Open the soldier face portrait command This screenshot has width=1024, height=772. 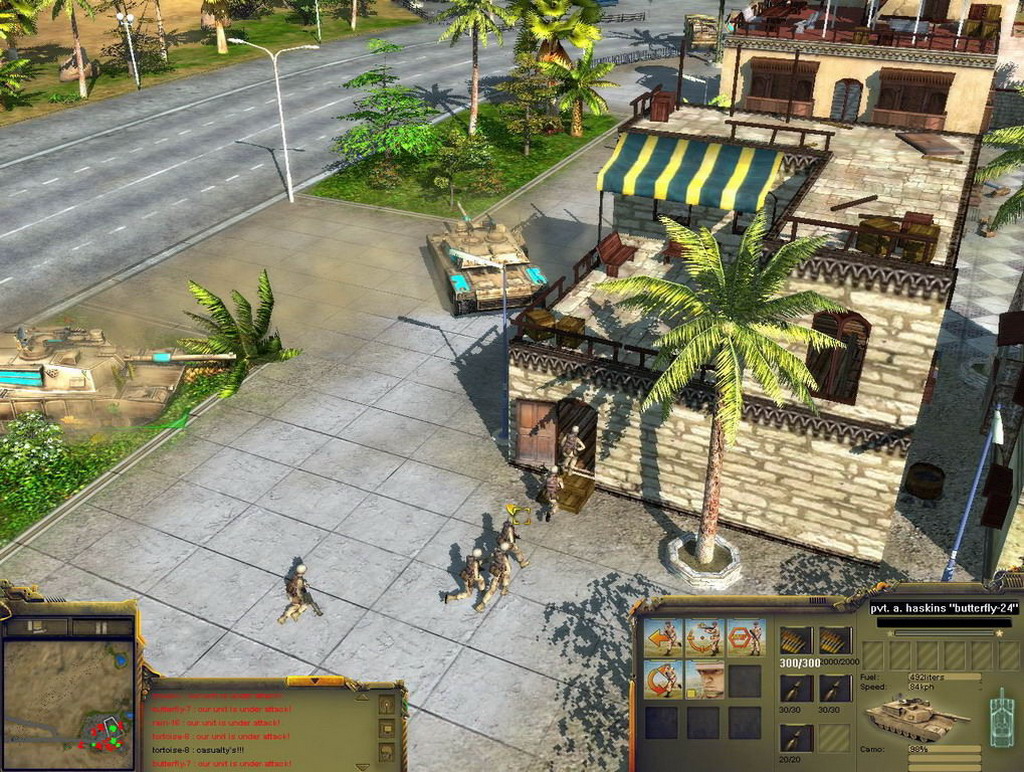[x=704, y=679]
